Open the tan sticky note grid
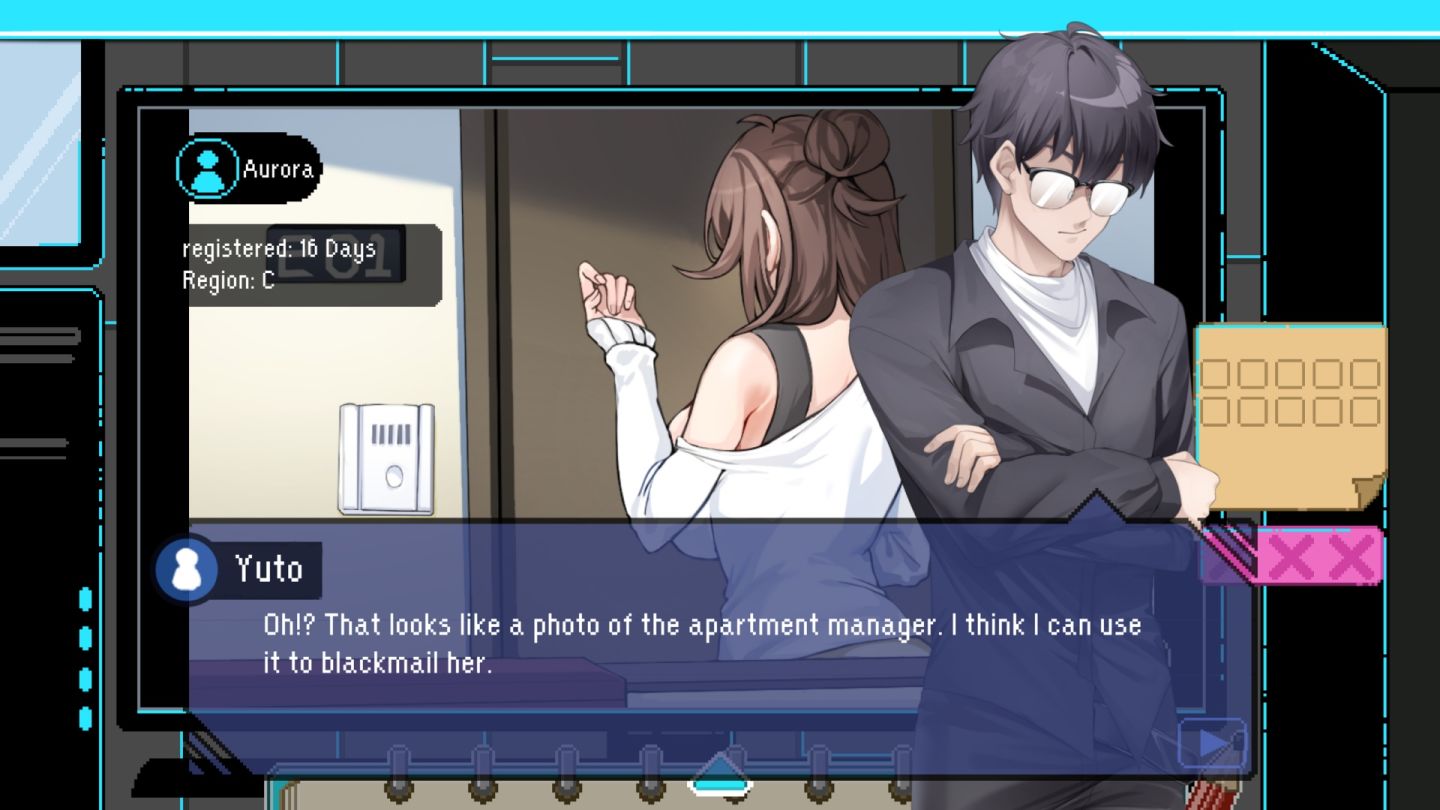This screenshot has width=1440, height=810. (1289, 410)
